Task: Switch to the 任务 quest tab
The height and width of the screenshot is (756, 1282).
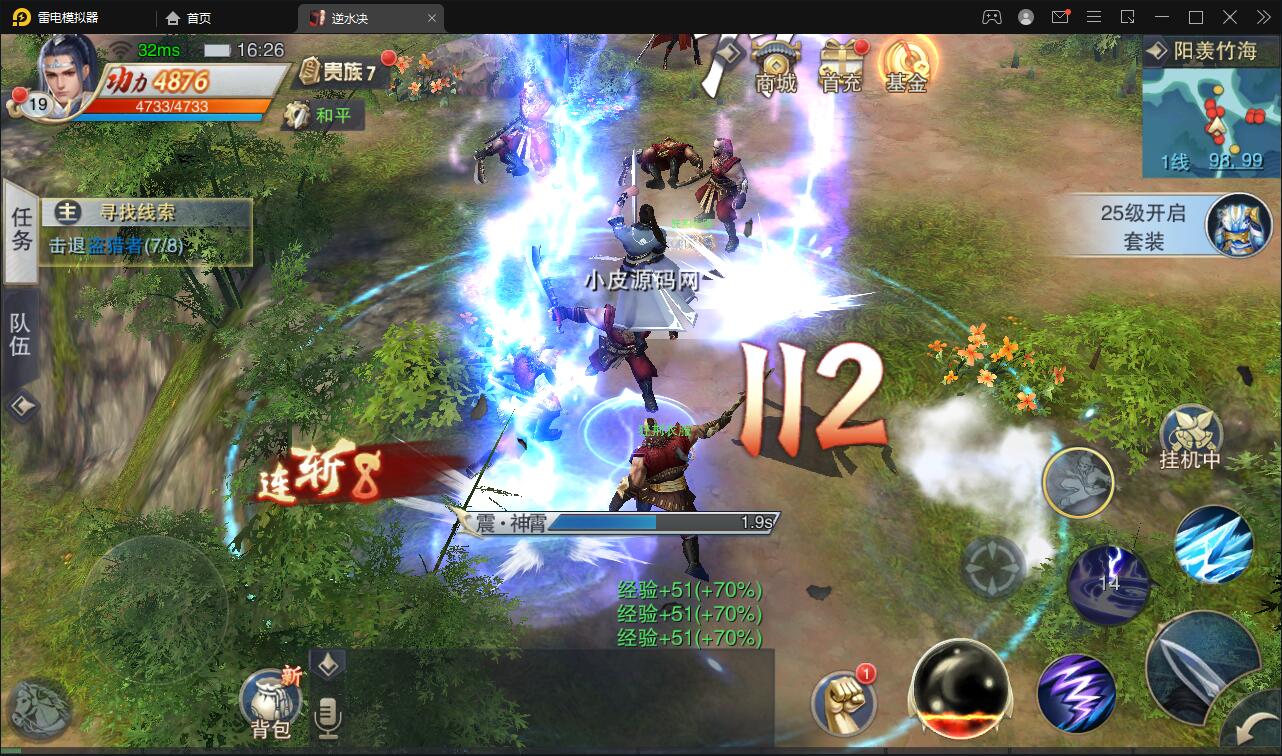Action: pos(21,229)
